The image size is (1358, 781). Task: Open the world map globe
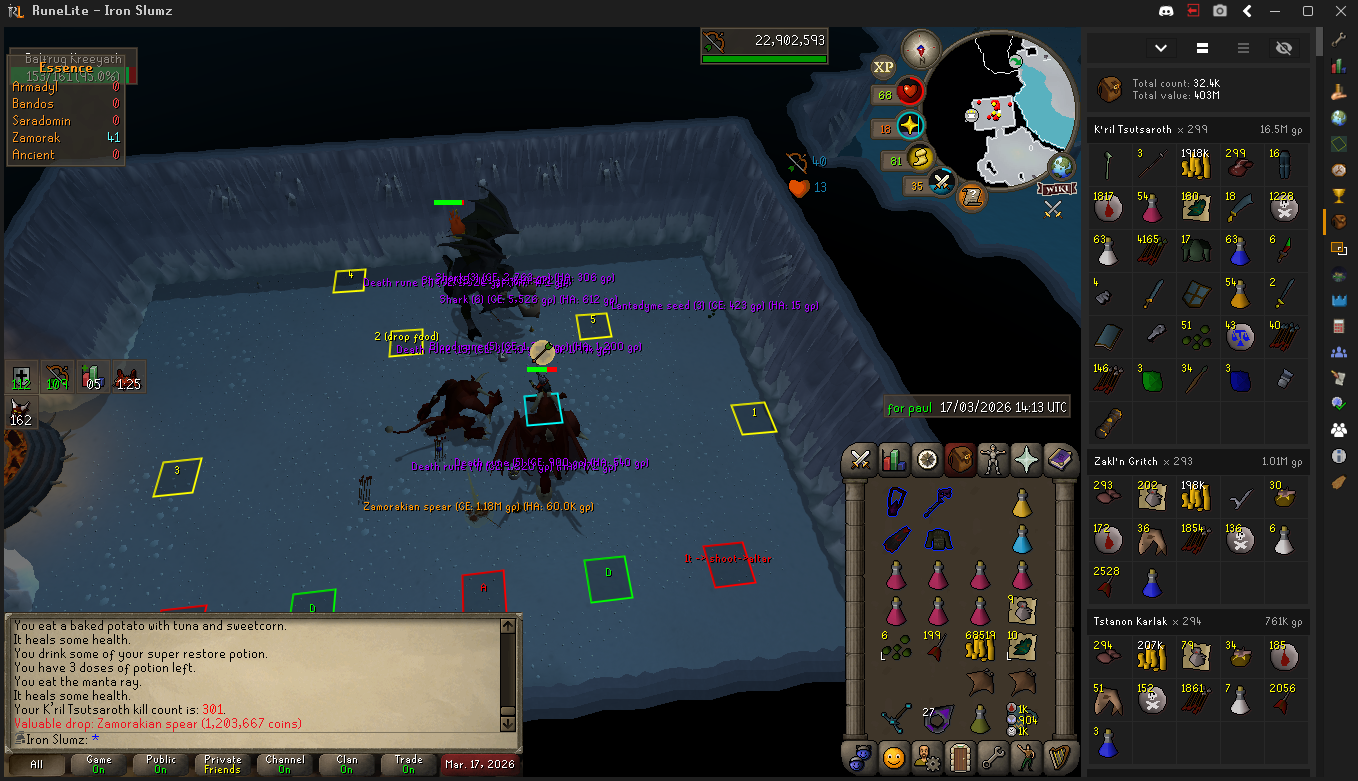[1060, 166]
